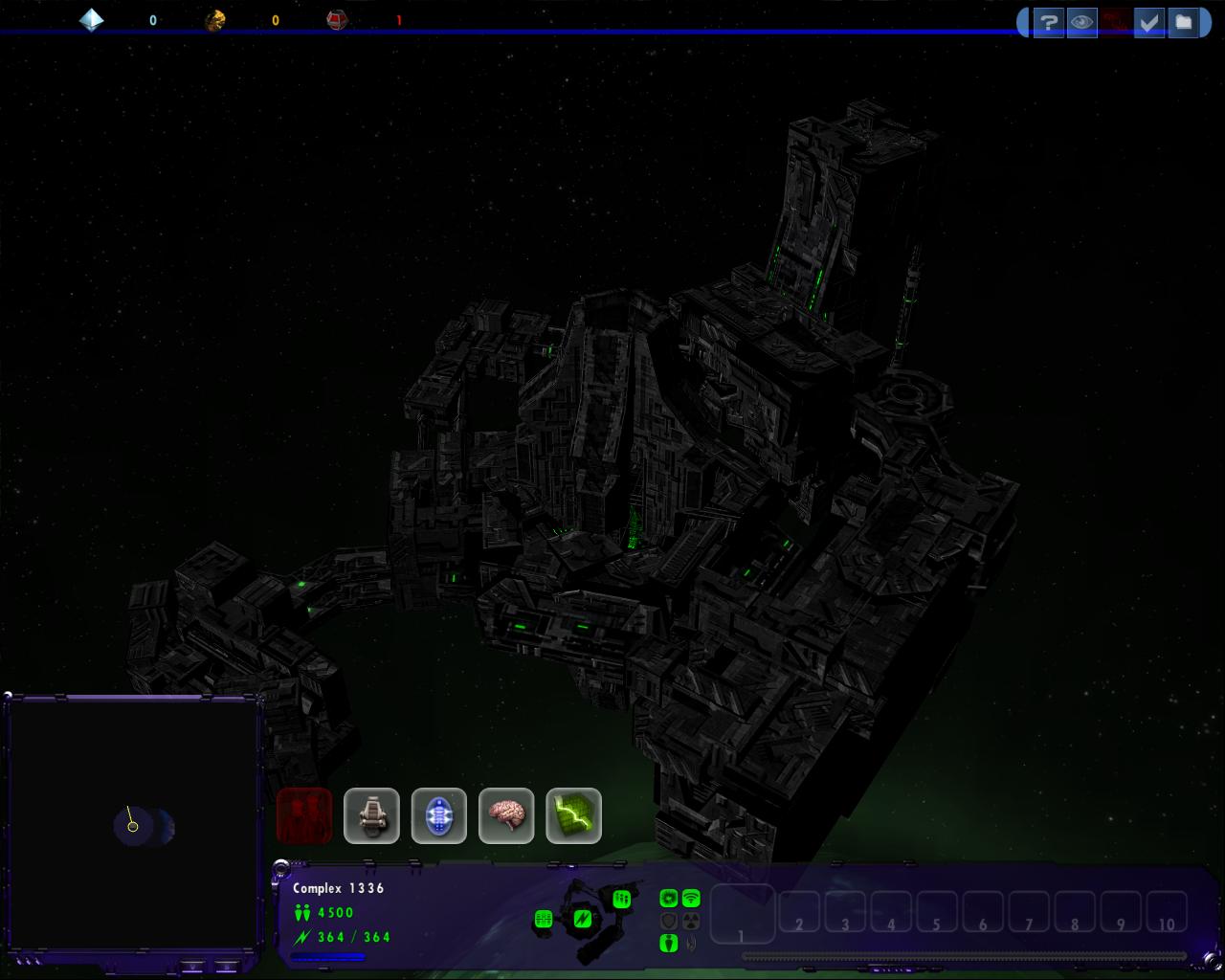Select the green lightning subsystem on ship diagram
1225x980 pixels.
coord(582,921)
